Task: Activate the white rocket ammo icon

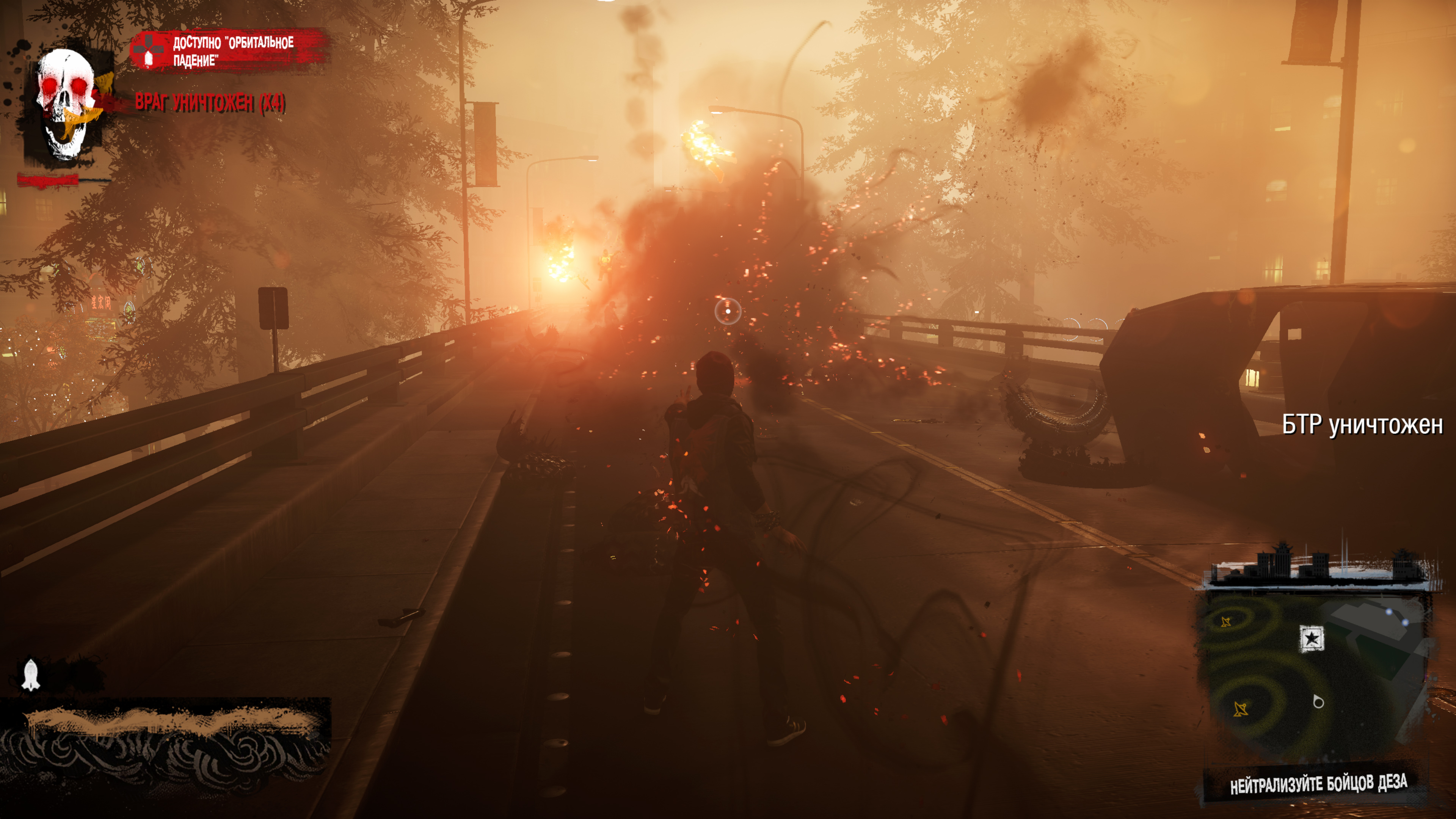Action: click(30, 675)
